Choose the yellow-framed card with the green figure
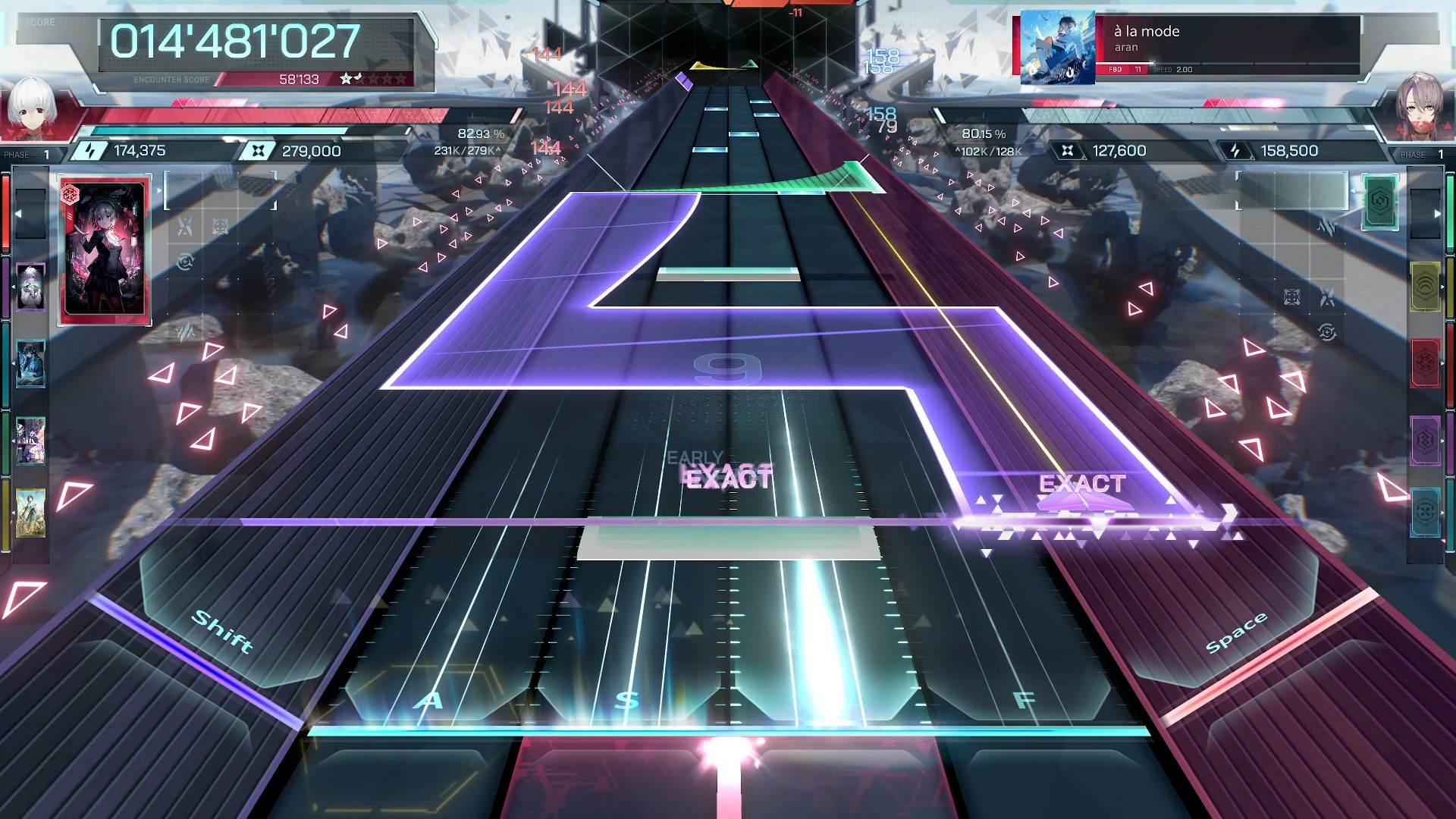This screenshot has height=819, width=1456. 30,513
